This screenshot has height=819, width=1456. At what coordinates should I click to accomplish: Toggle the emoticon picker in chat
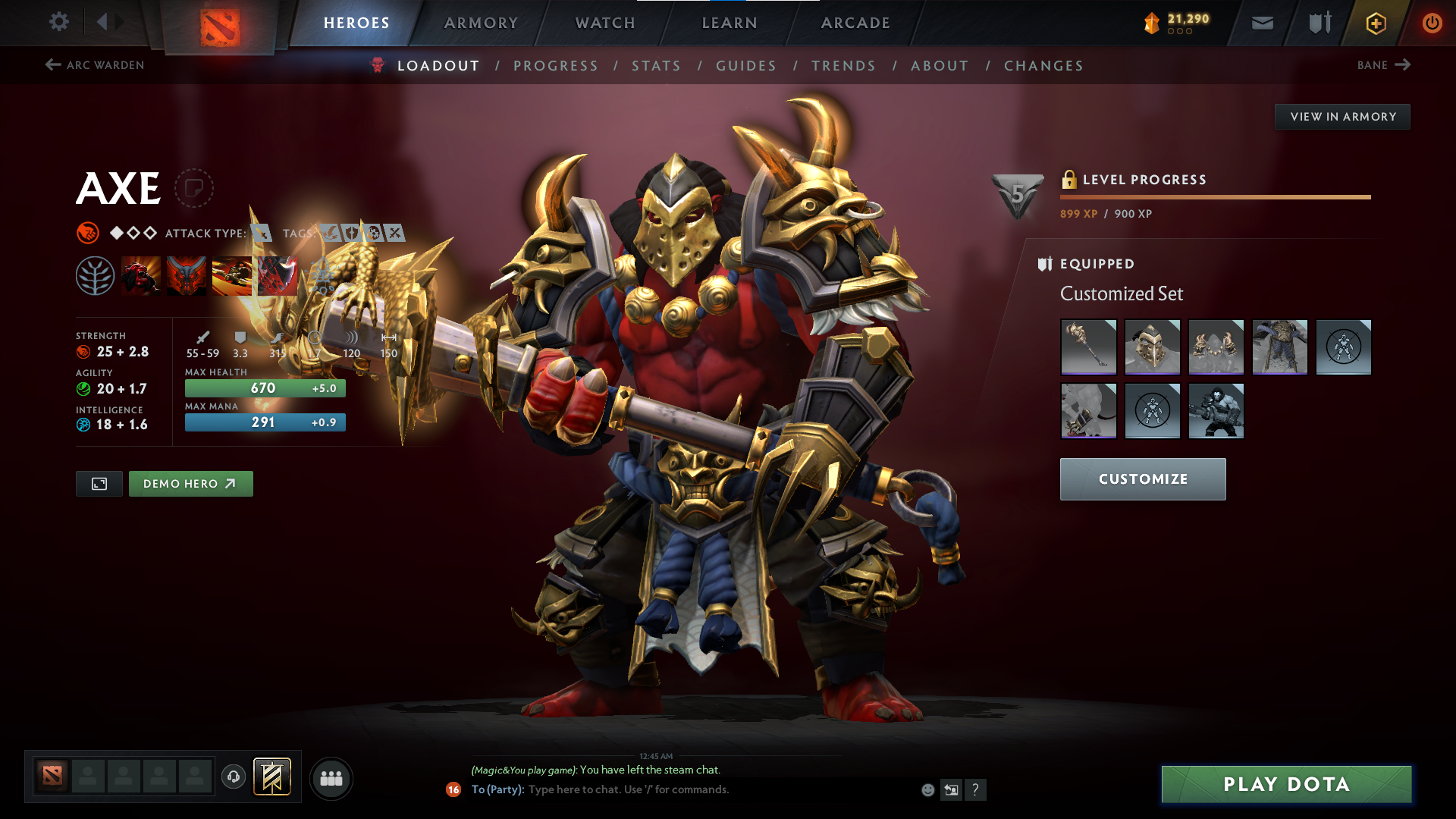927,789
